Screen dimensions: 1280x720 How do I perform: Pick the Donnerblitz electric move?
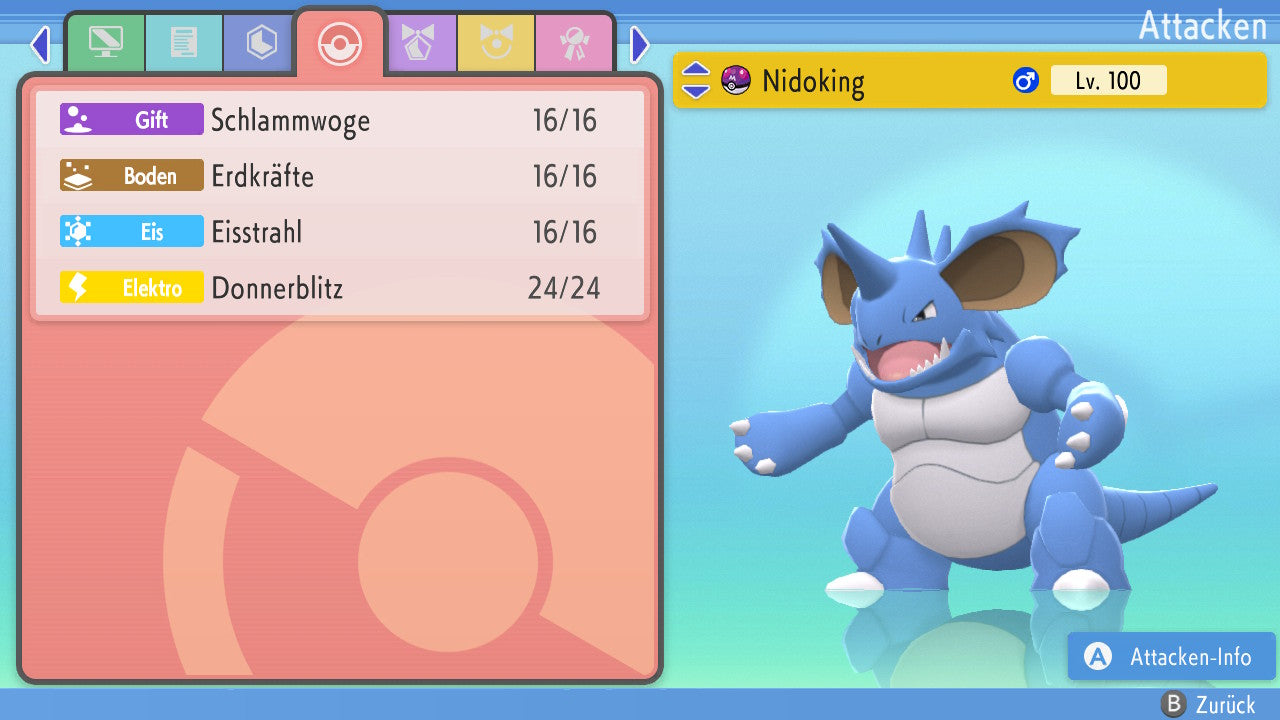340,289
